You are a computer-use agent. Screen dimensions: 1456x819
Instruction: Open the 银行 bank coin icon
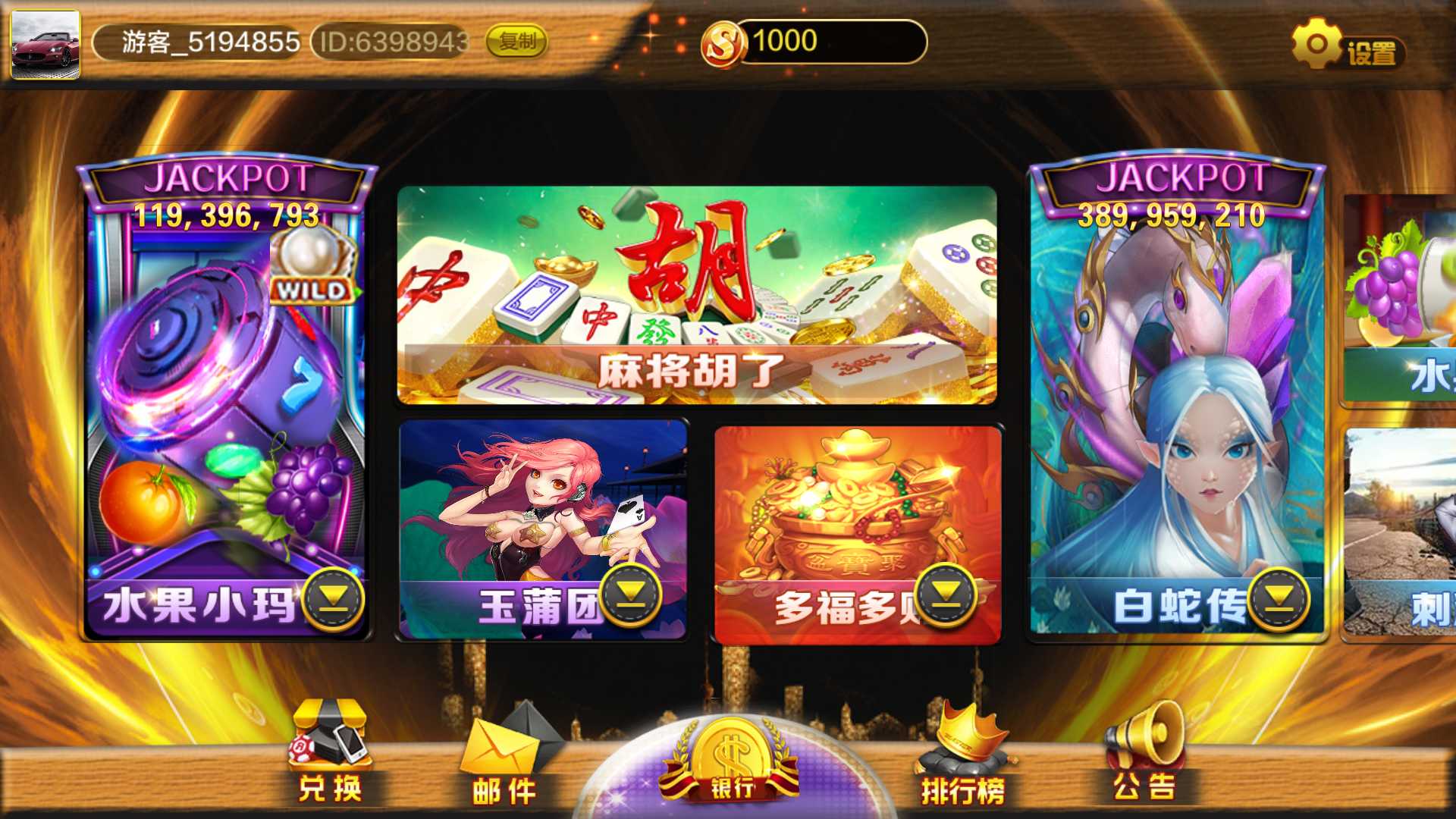click(x=732, y=751)
